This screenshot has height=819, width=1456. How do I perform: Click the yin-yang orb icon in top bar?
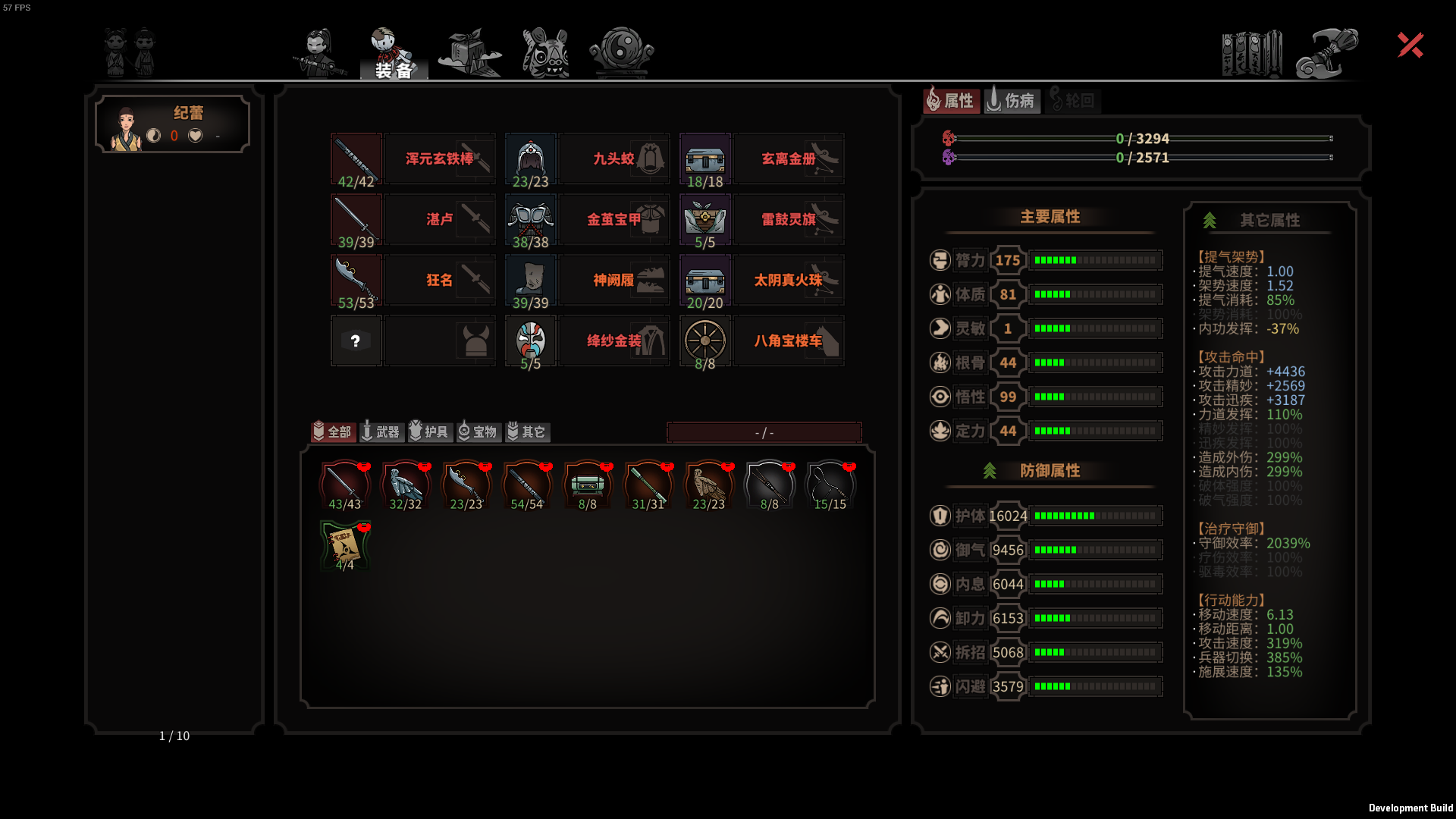pos(620,51)
